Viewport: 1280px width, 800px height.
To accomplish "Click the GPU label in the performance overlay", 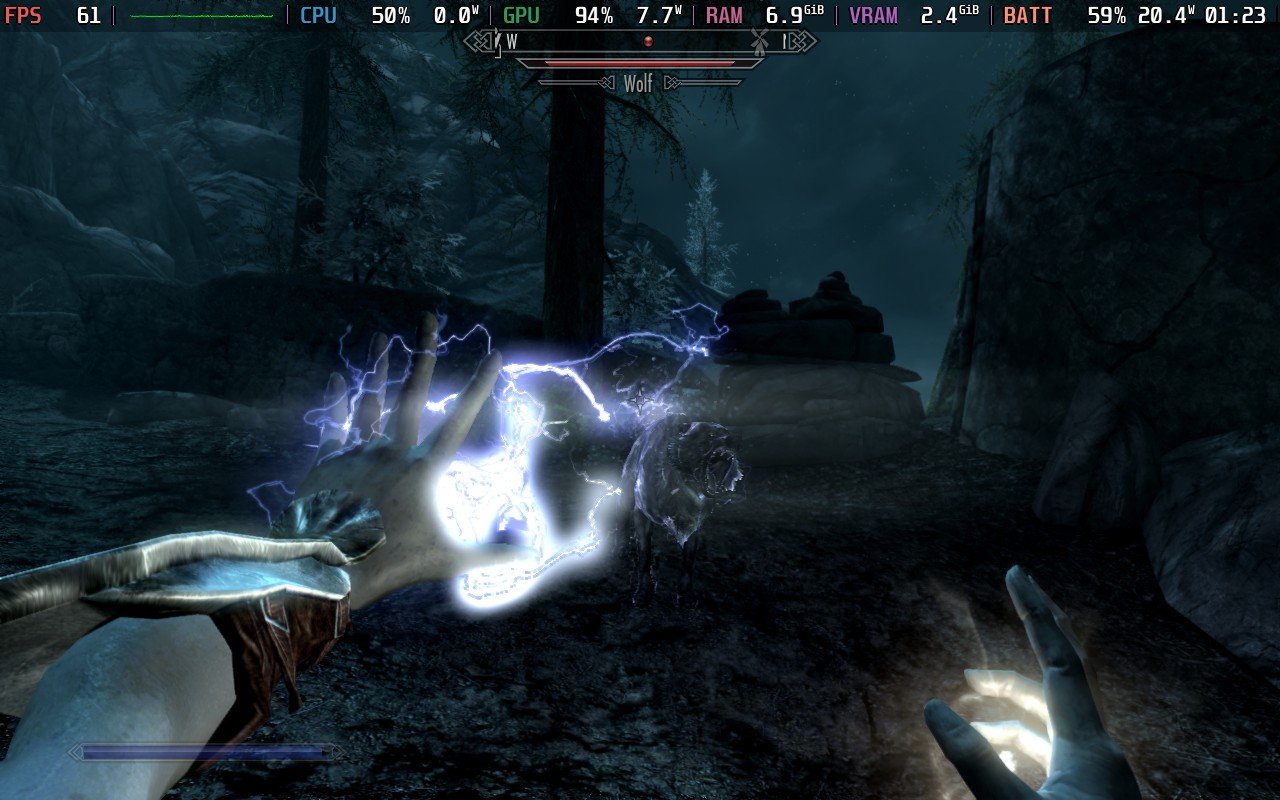I will 520,15.
